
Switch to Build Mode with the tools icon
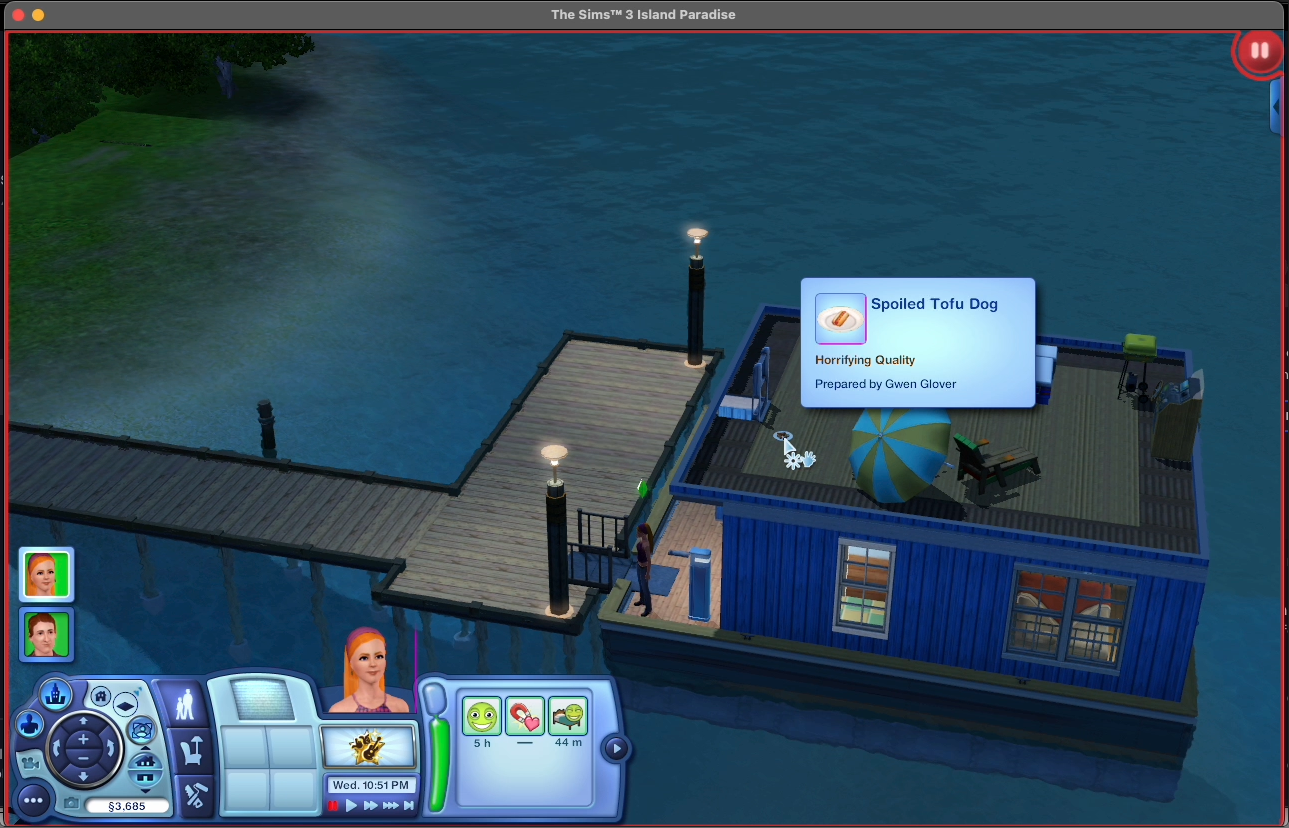coord(194,794)
